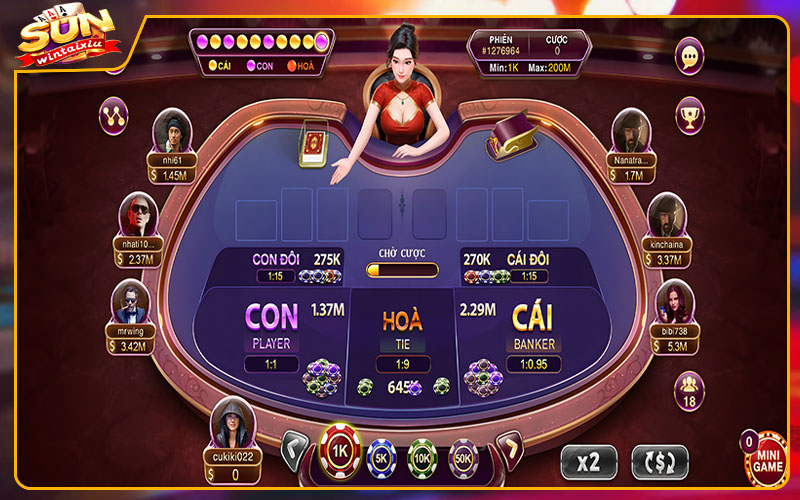Viewport: 800px width, 500px height.
Task: Click the rebet dollar-arrows button
Action: point(660,461)
